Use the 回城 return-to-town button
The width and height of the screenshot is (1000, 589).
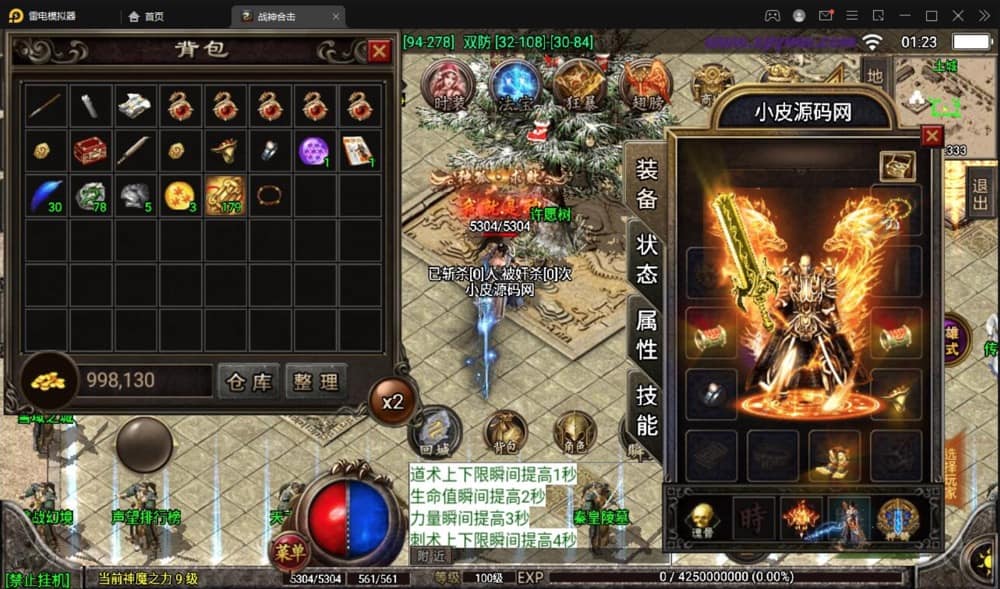(x=434, y=430)
